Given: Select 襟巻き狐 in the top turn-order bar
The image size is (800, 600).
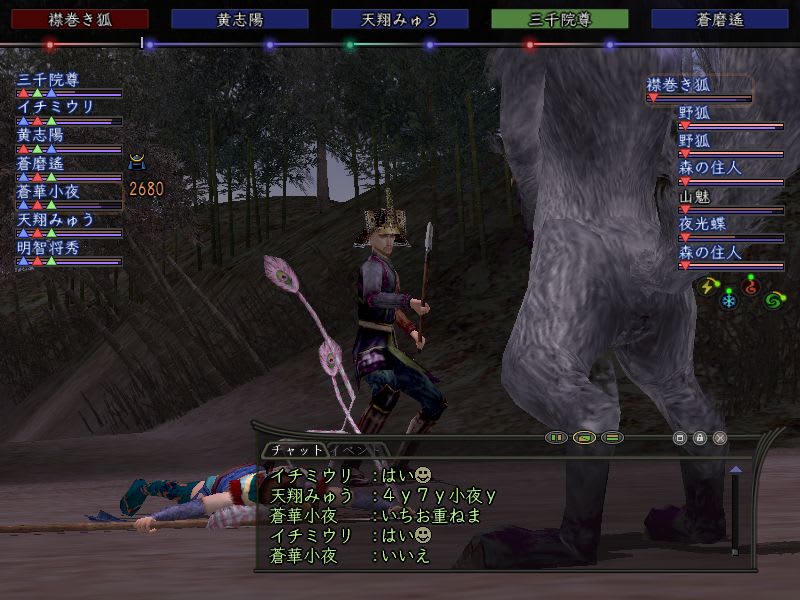Looking at the screenshot, I should coord(74,19).
